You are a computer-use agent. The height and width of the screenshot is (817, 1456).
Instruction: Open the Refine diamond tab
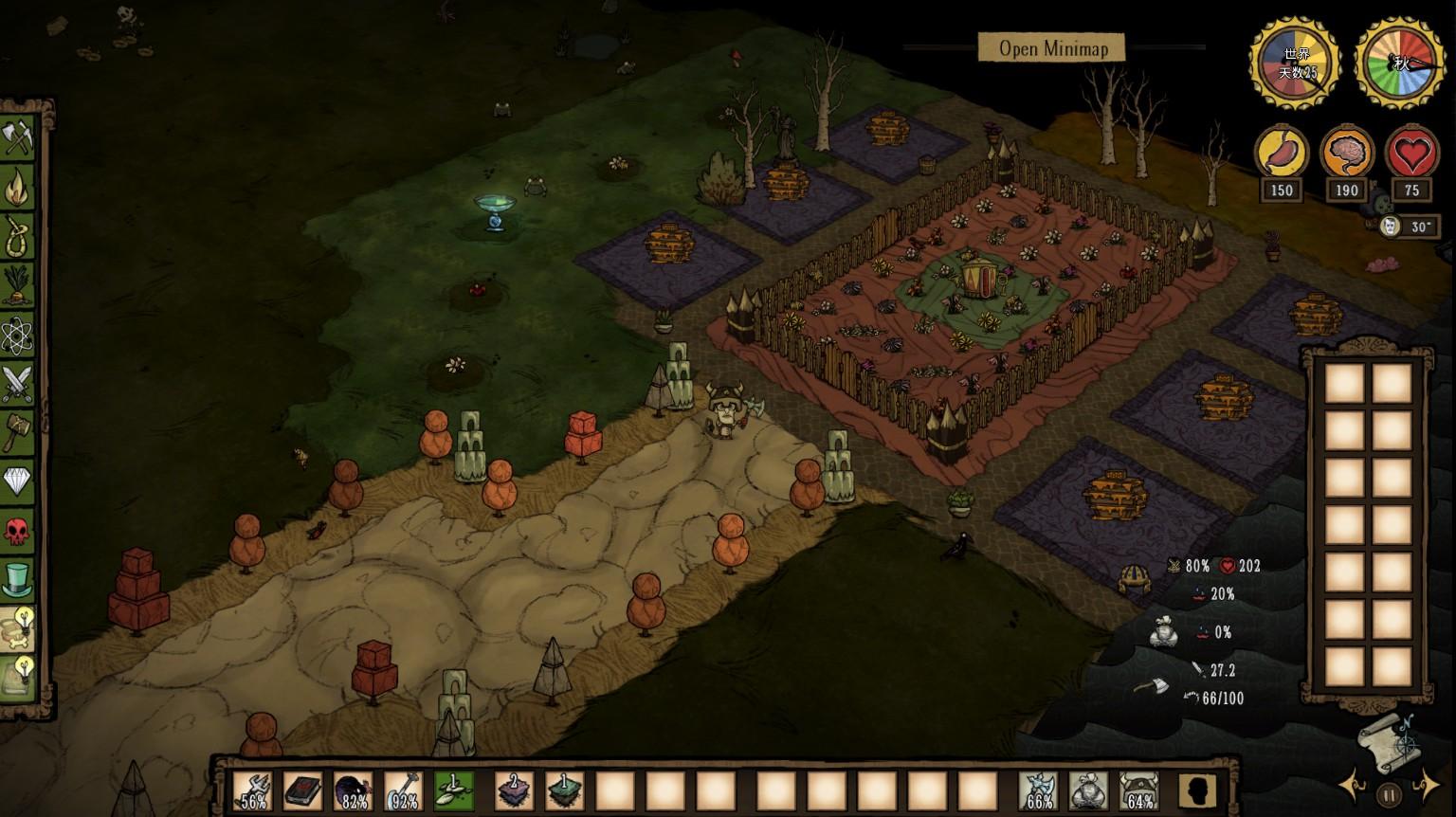pos(17,482)
